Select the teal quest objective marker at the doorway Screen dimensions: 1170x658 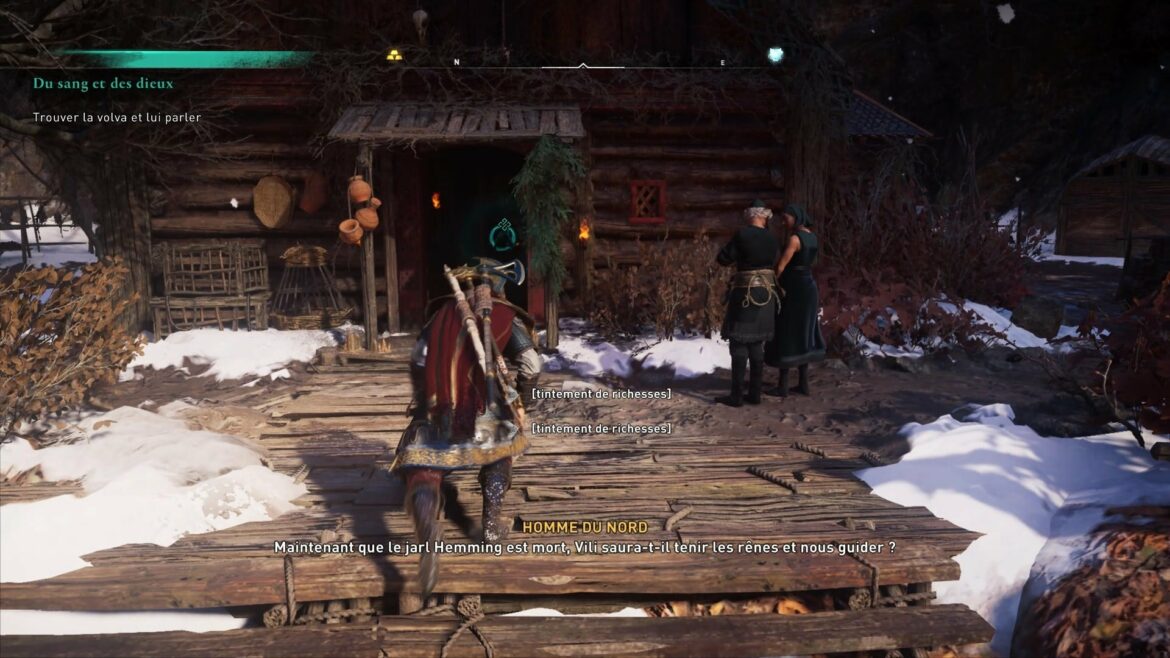(x=502, y=236)
